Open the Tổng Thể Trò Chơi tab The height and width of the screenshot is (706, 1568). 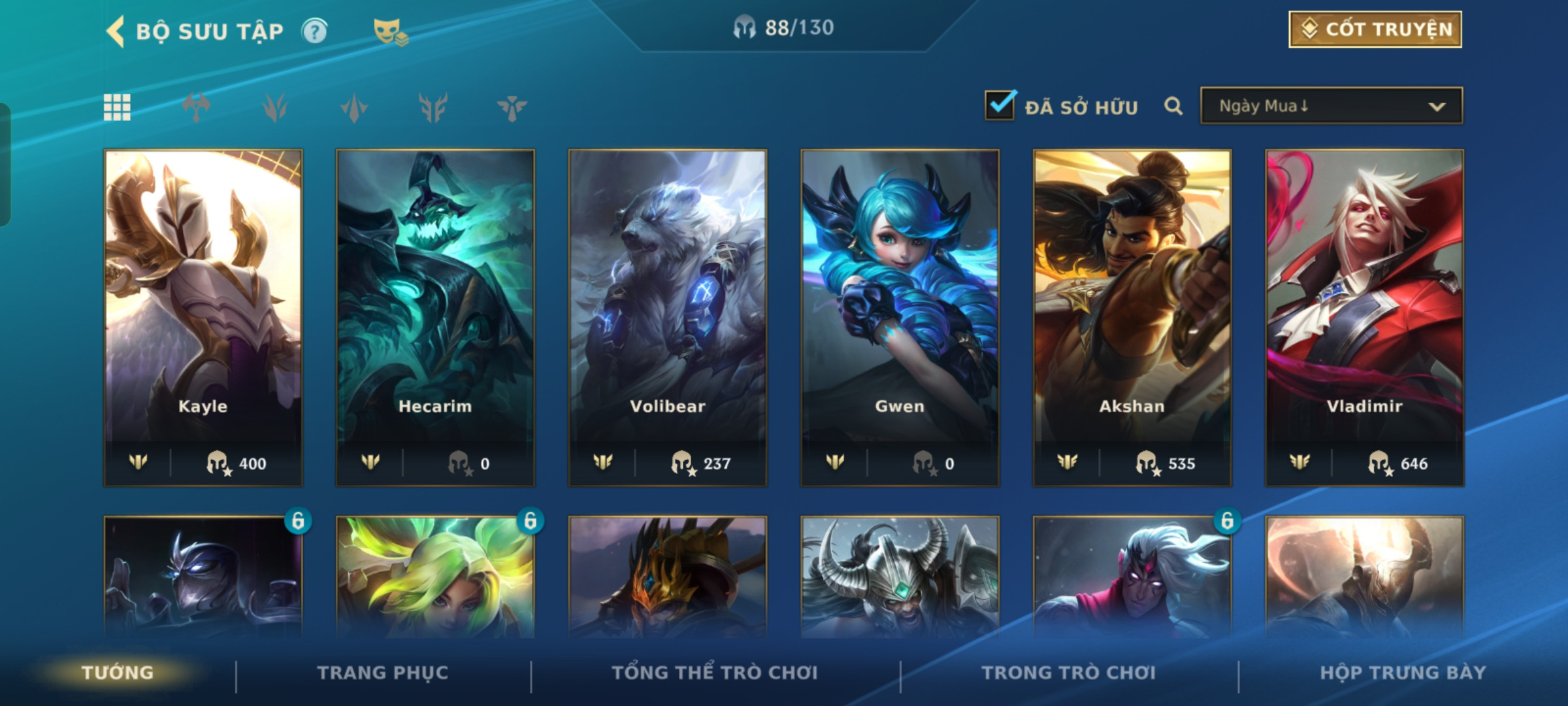715,673
